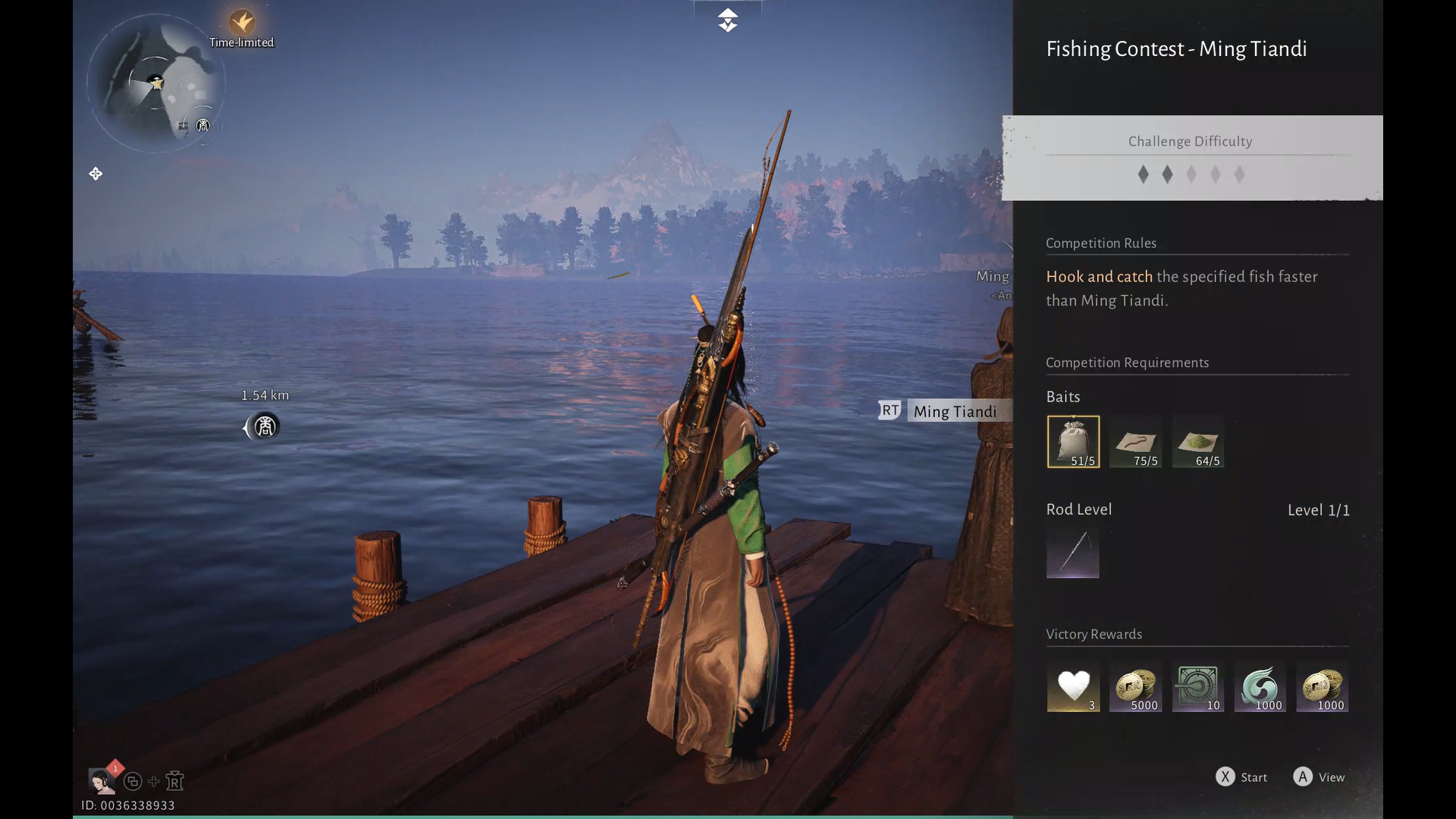Screen dimensions: 1456x819
Task: View the white heart victory reward
Action: [x=1073, y=687]
